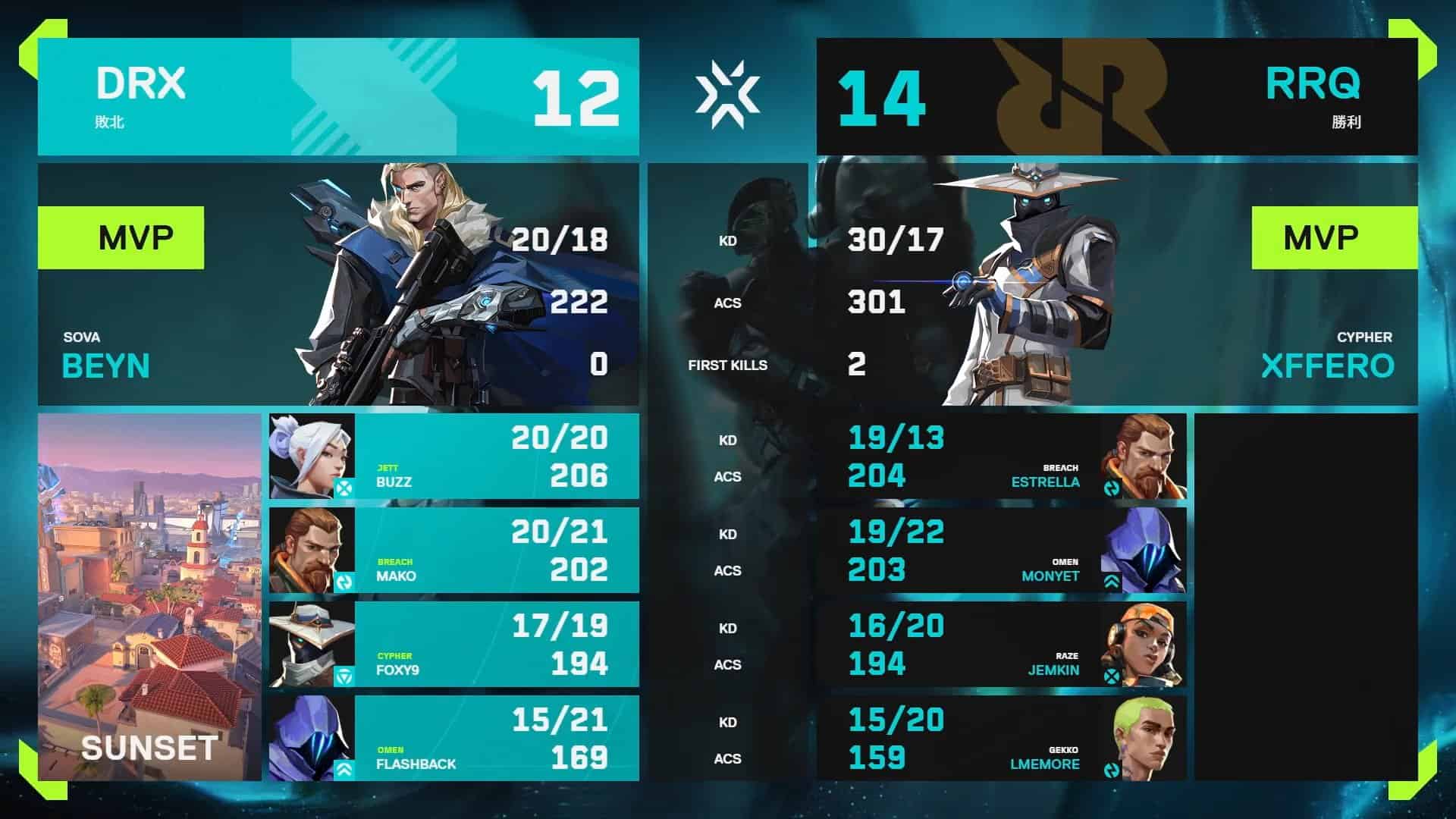Select ESTRELLA's Breach scoreboard row
1456x819 pixels.
(1001, 457)
